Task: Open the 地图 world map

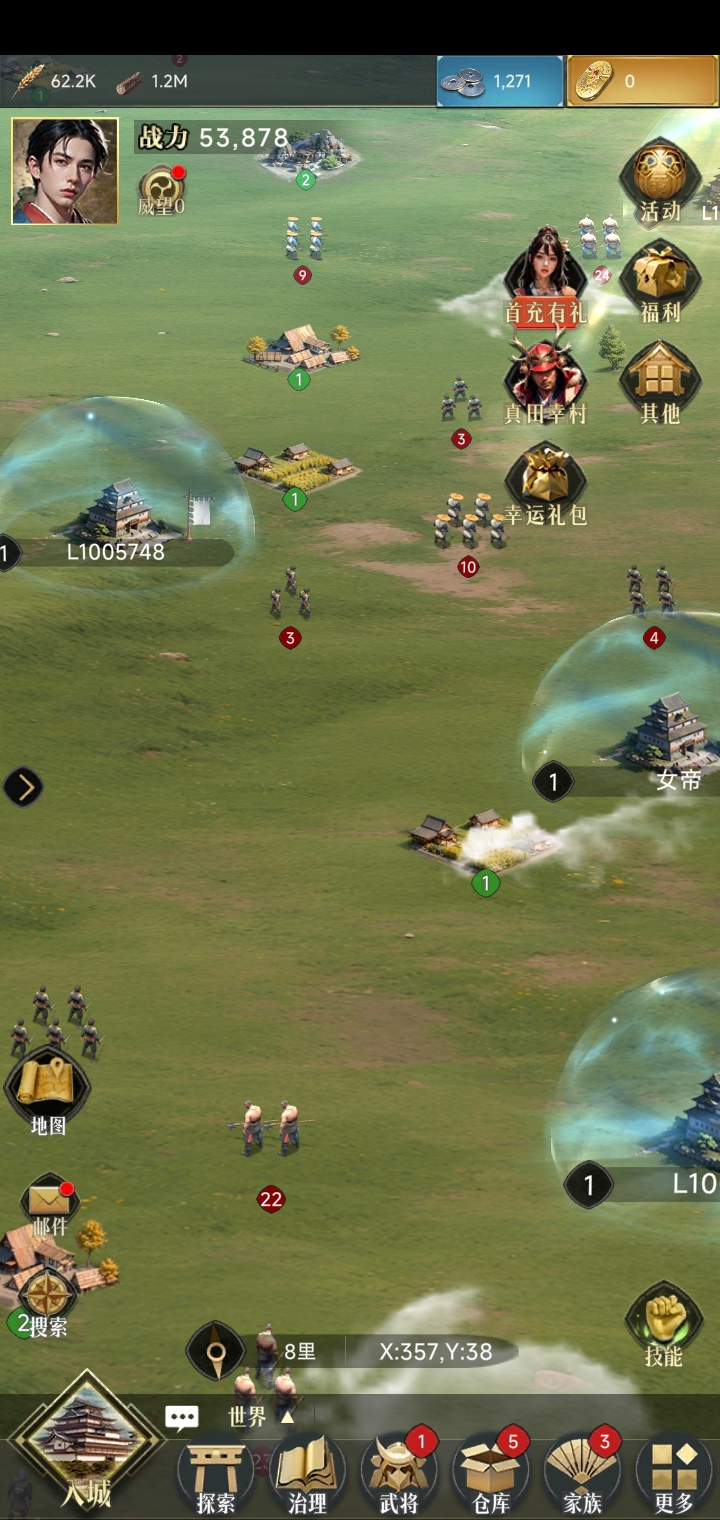Action: point(48,1092)
